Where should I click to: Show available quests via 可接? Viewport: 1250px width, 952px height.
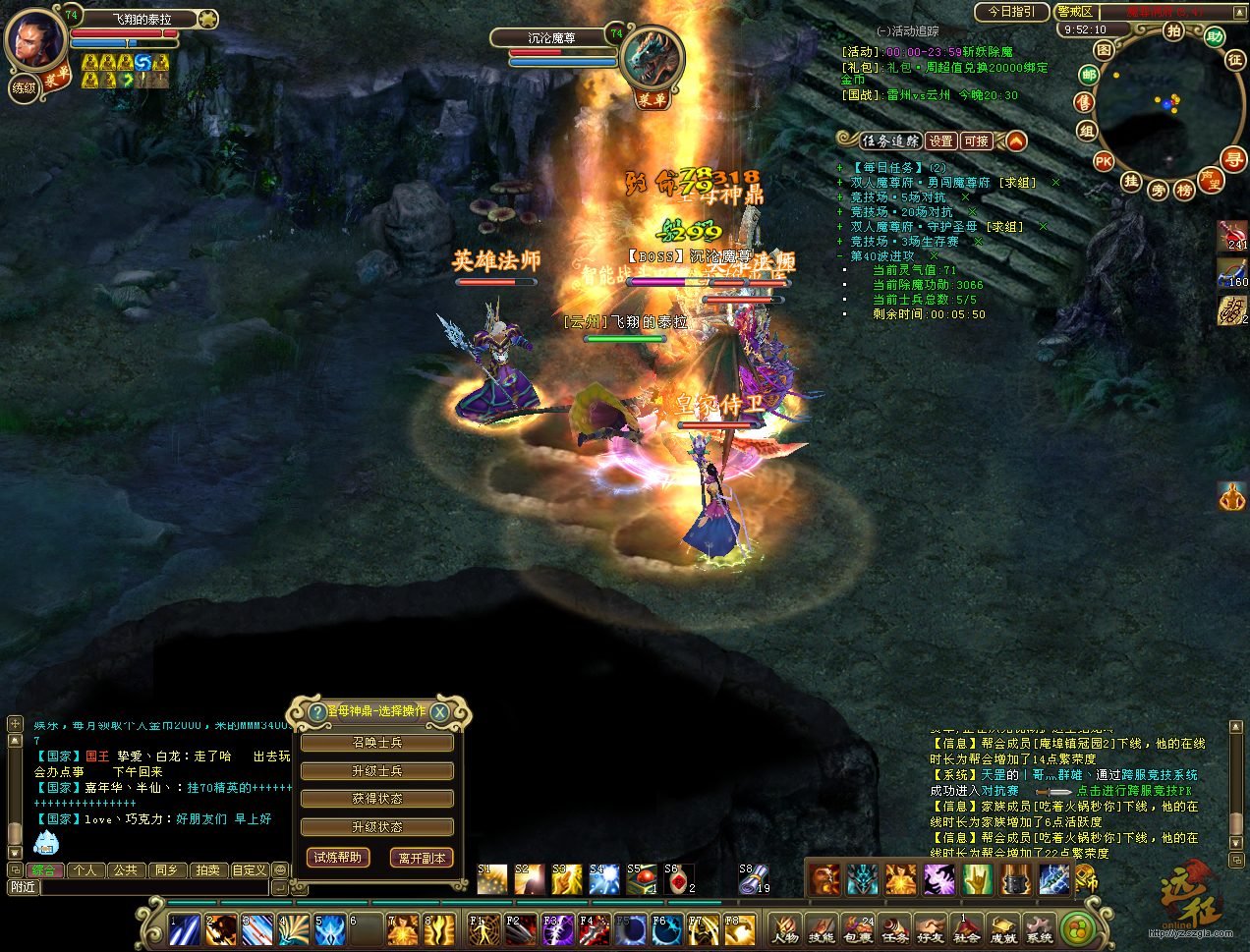point(976,141)
